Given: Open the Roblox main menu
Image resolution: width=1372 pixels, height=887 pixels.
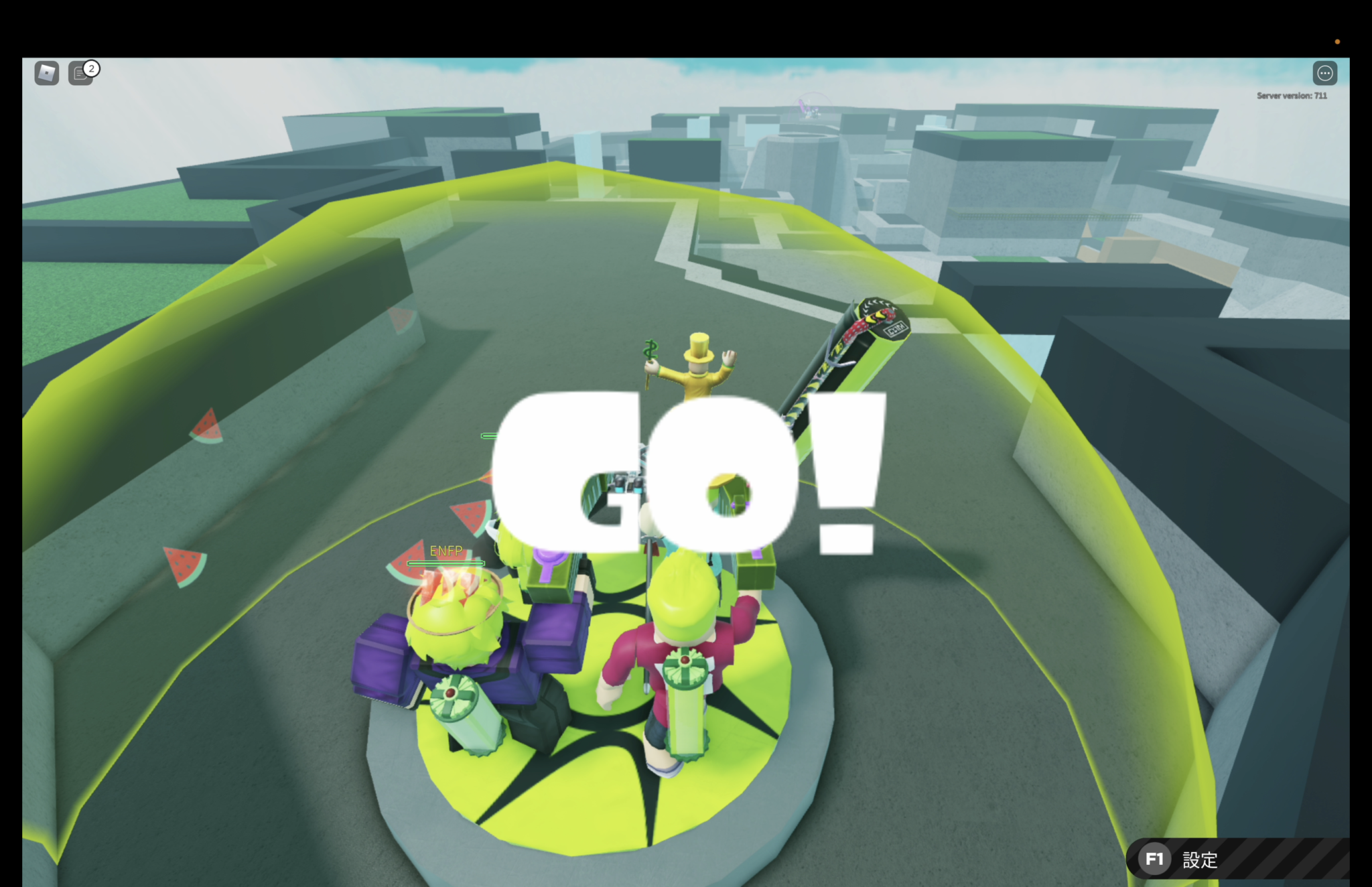Looking at the screenshot, I should pyautogui.click(x=45, y=74).
